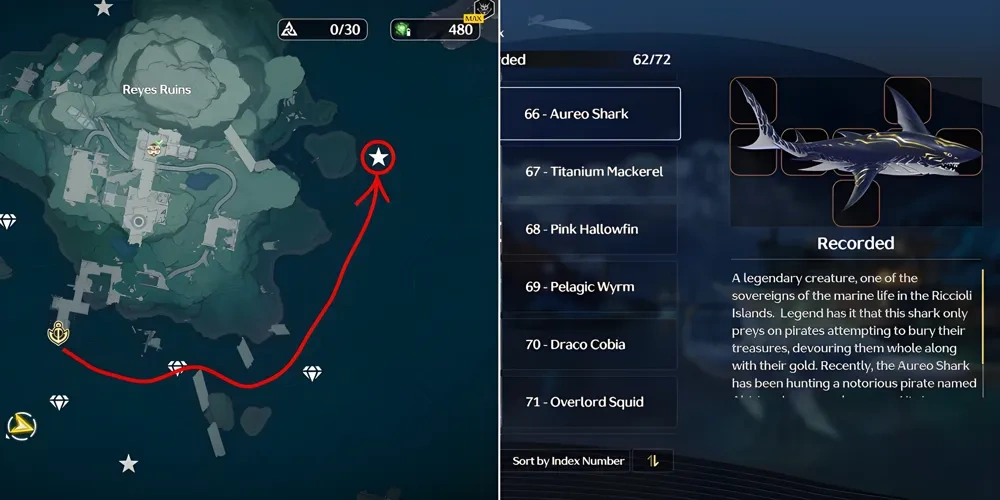Select the gold anchor map marker
1000x500 pixels.
pos(56,334)
